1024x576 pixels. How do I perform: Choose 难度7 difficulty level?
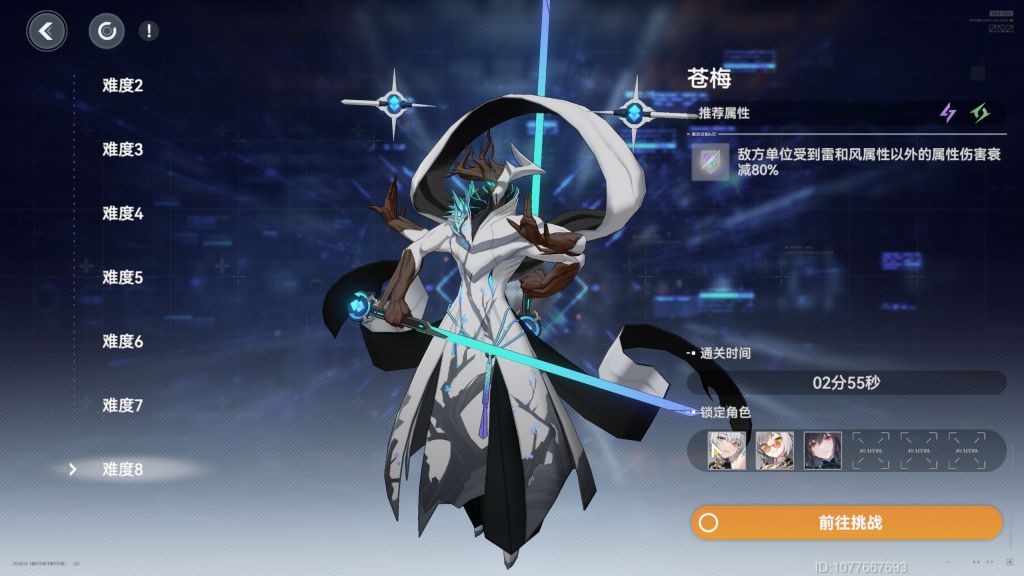(123, 405)
